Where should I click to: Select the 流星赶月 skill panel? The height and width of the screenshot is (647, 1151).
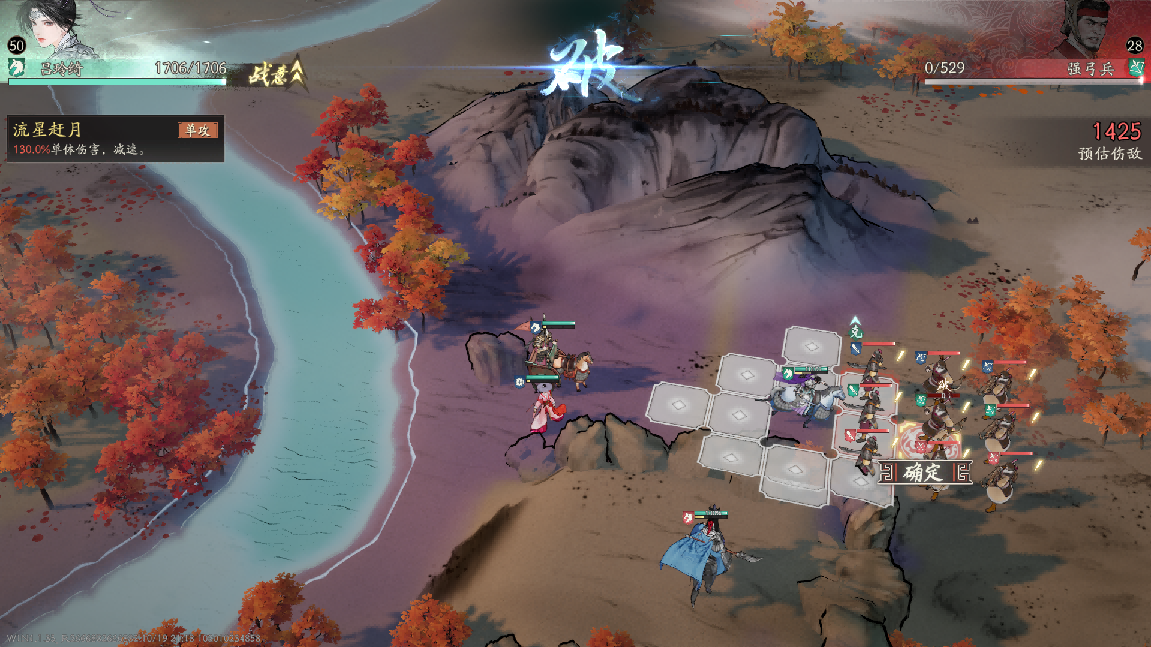tap(114, 139)
